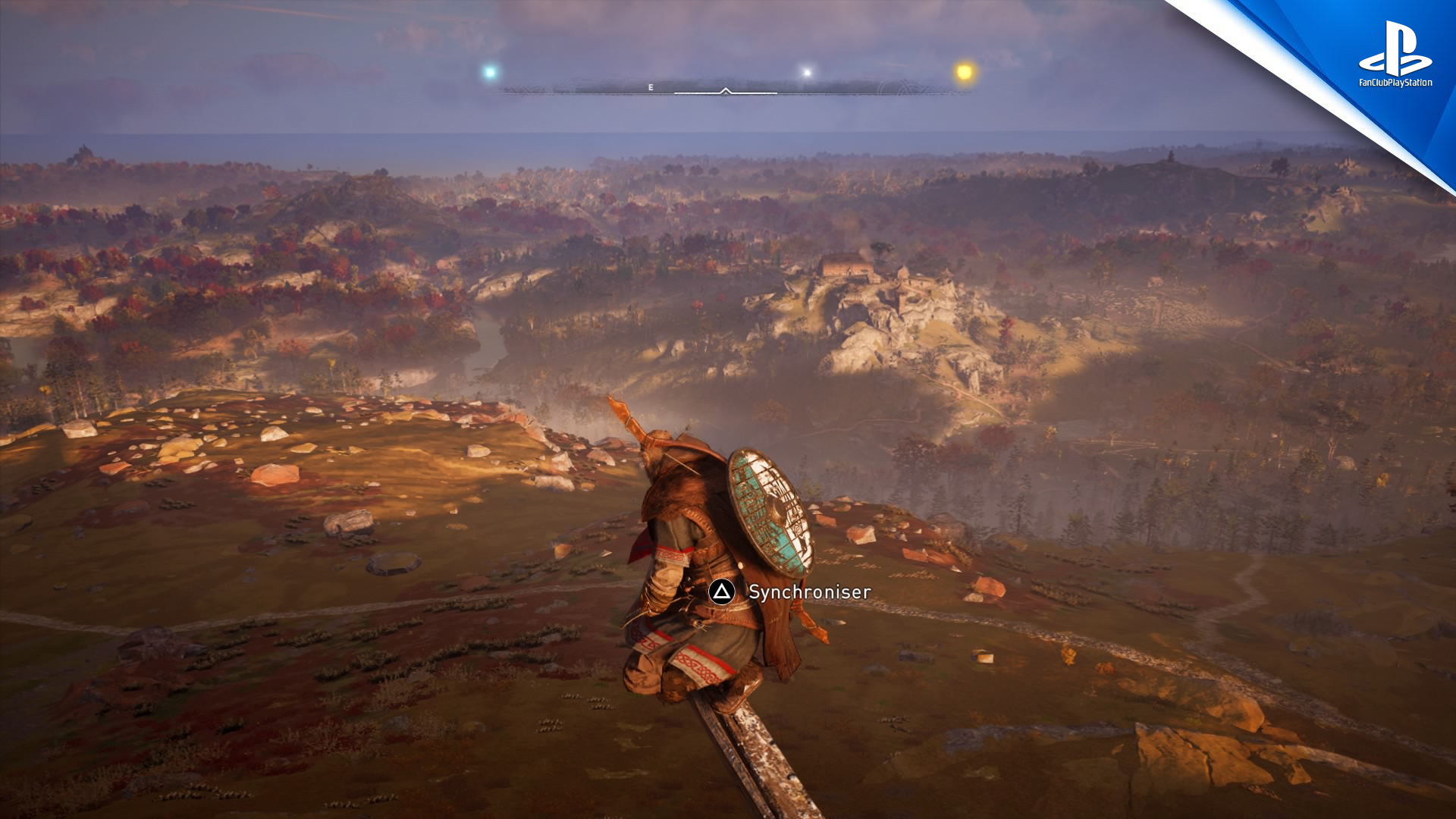Screen dimensions: 1456x819
Task: Select the white glowing marker on the compass
Action: click(x=807, y=73)
